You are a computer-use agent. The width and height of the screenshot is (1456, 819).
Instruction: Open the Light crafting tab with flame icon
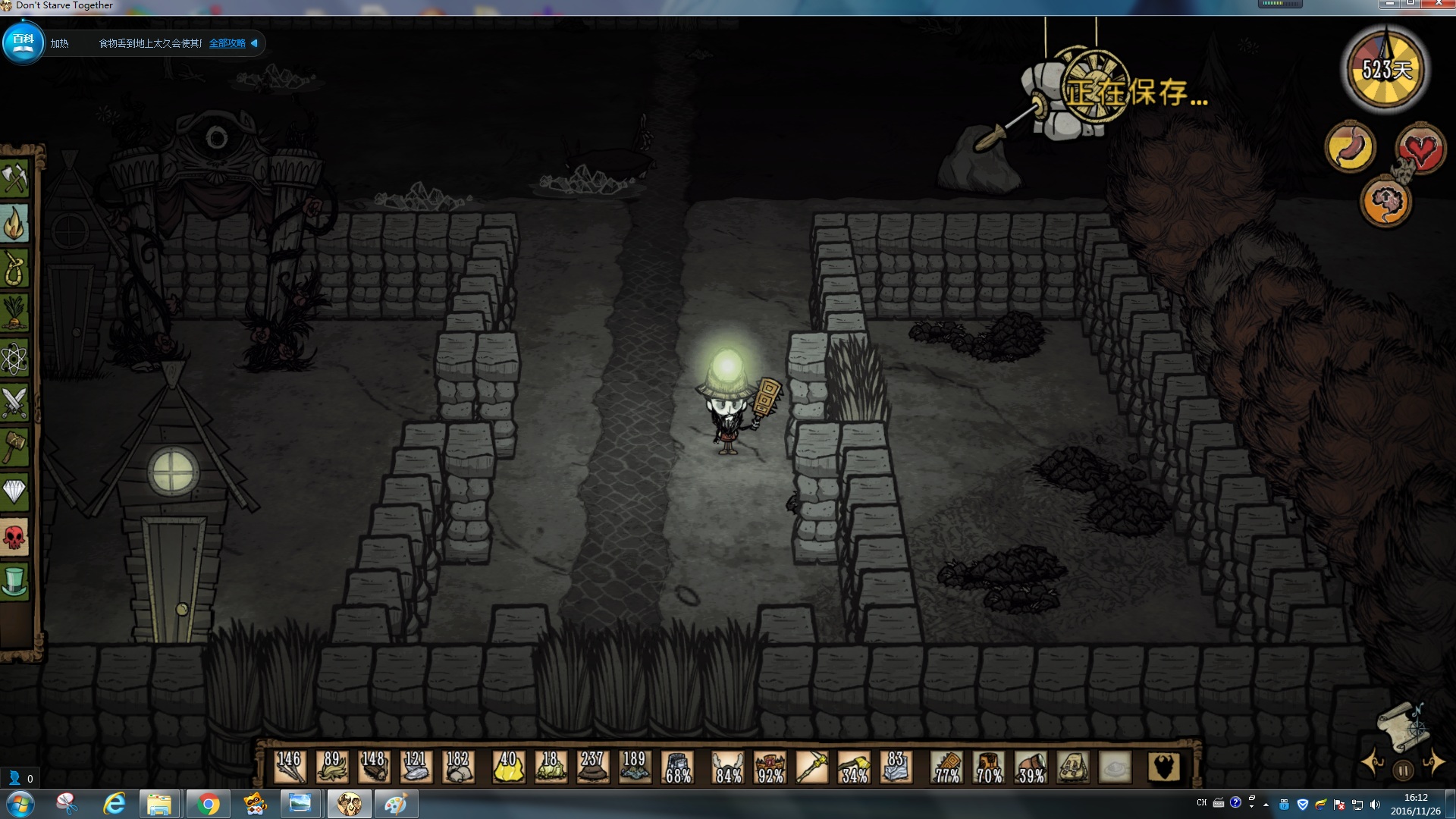coord(14,224)
